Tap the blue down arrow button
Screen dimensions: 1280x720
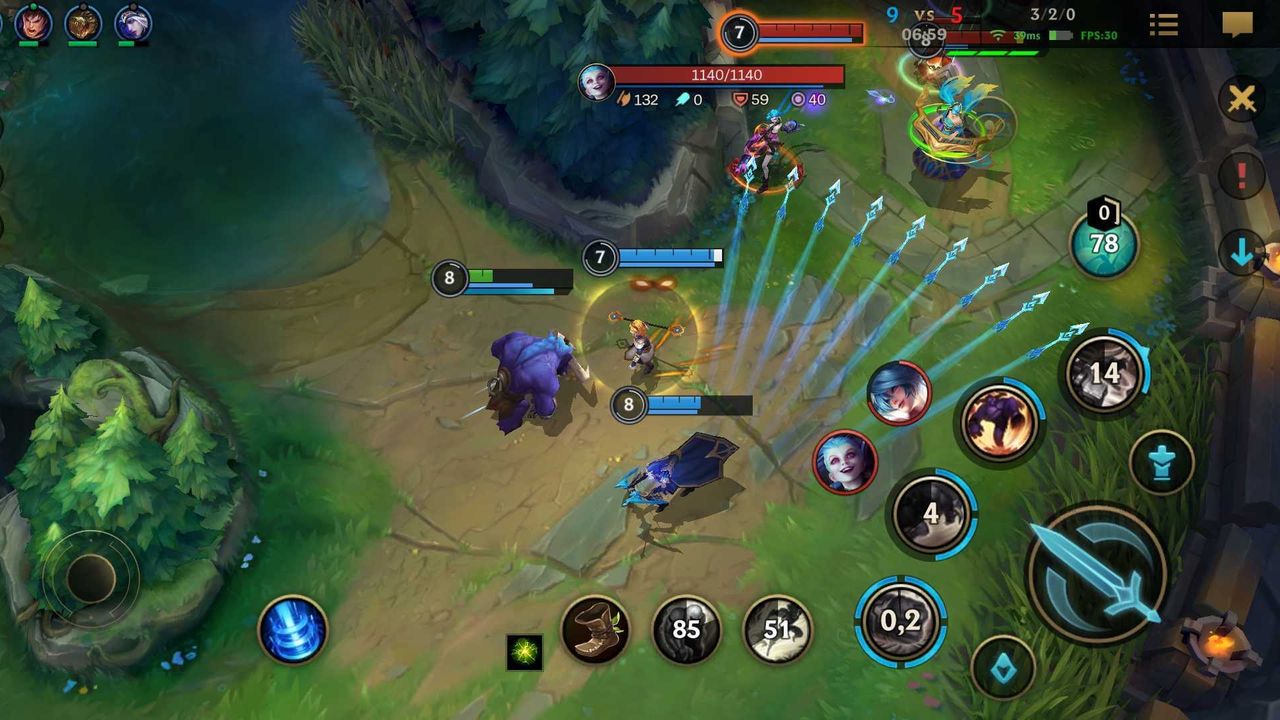point(1242,254)
